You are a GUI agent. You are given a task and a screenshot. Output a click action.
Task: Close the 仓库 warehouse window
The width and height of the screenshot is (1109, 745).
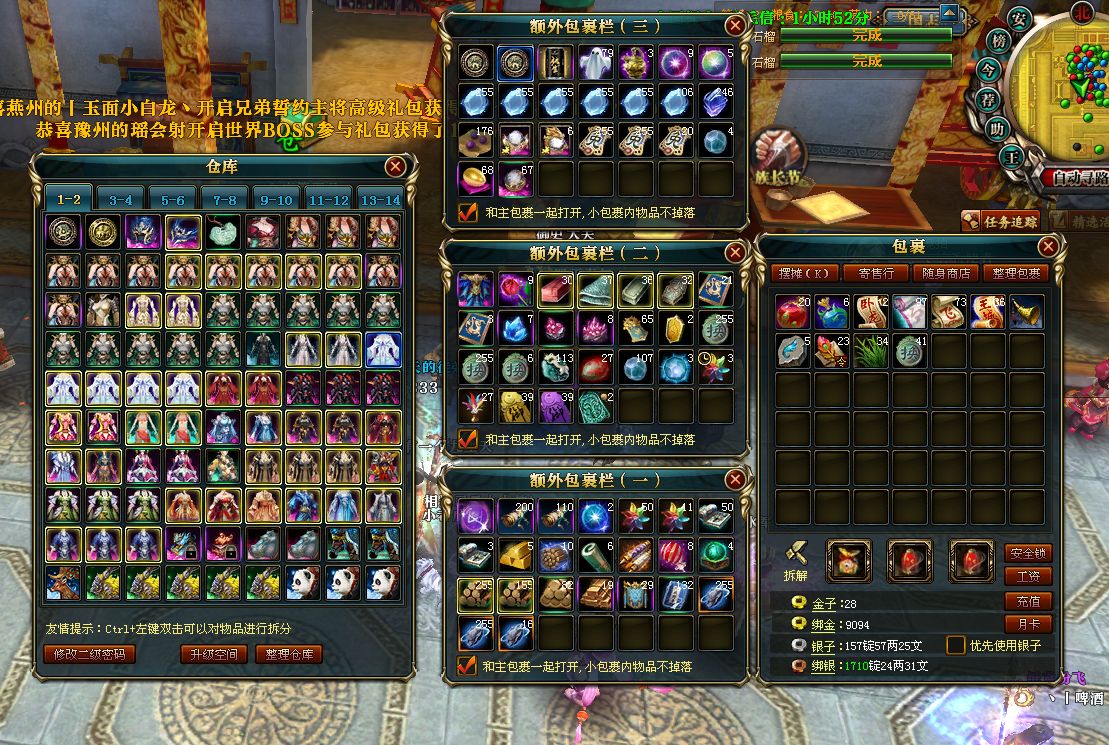tap(396, 167)
